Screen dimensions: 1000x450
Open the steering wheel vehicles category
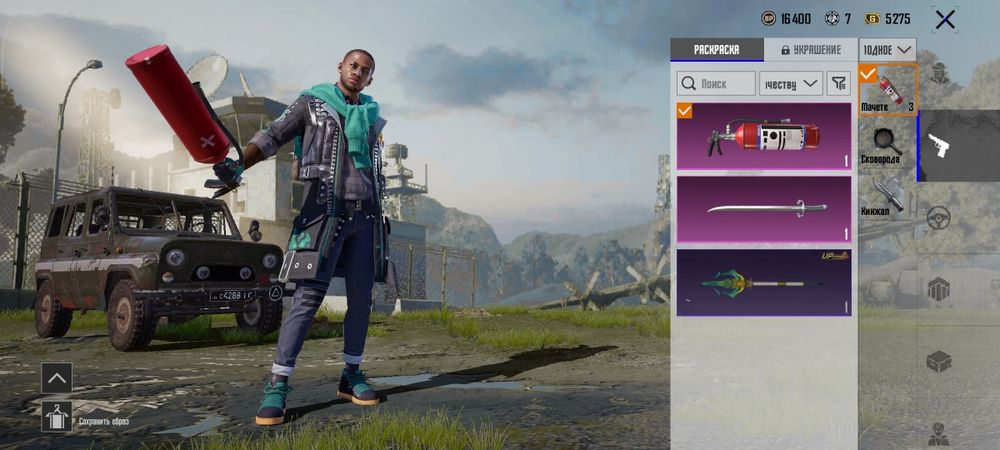coord(938,217)
